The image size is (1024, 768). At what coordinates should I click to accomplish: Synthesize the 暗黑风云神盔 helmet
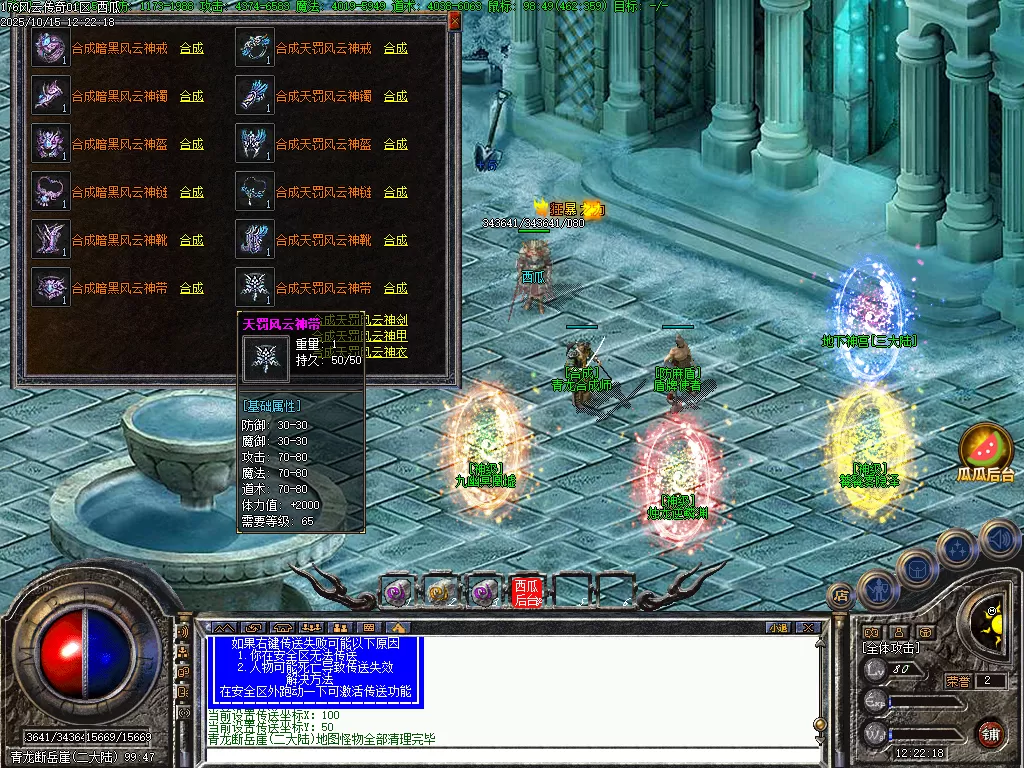[191, 144]
